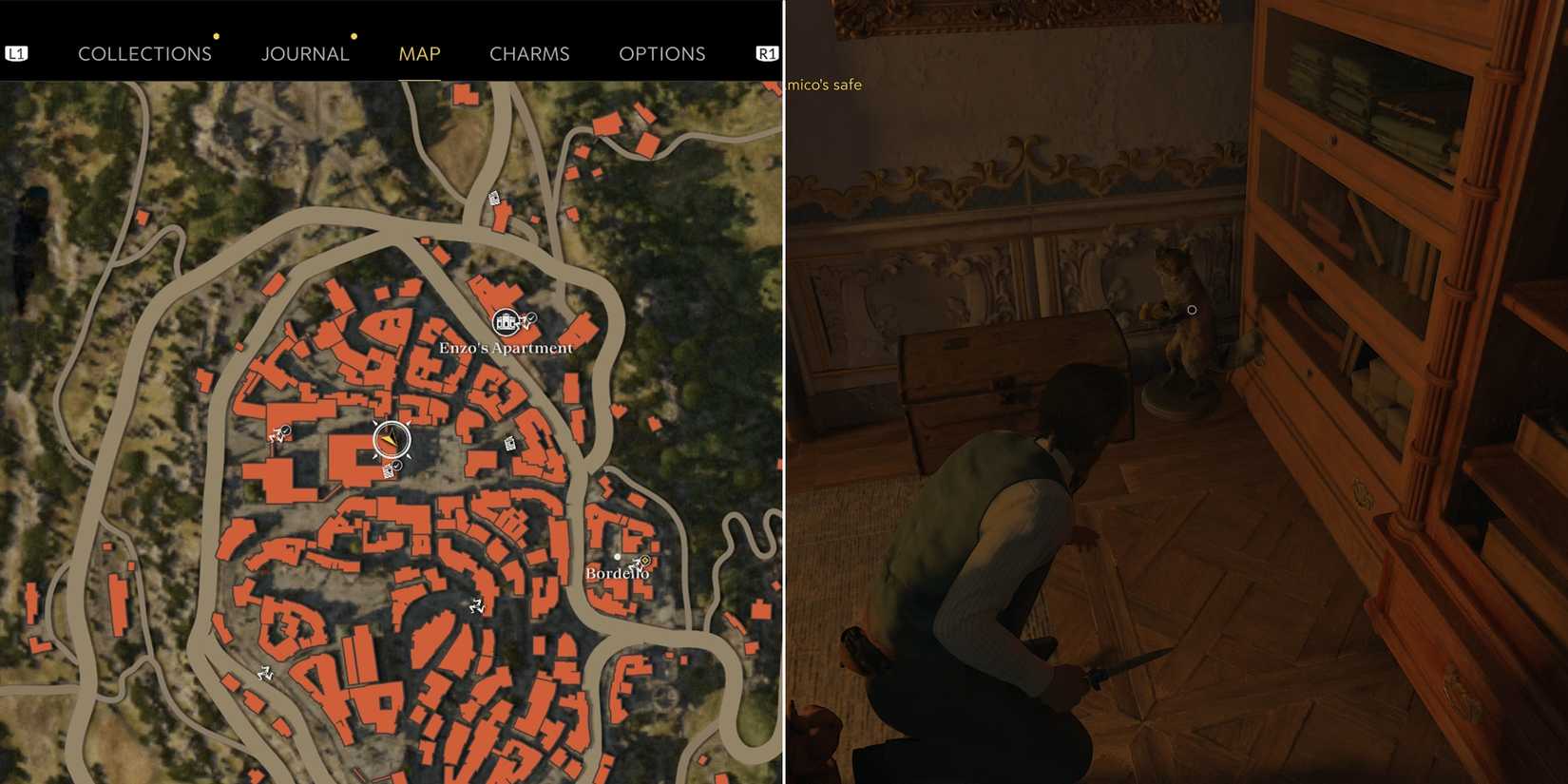This screenshot has height=784, width=1568.
Task: Switch to the JOURNAL tab
Action: click(306, 53)
